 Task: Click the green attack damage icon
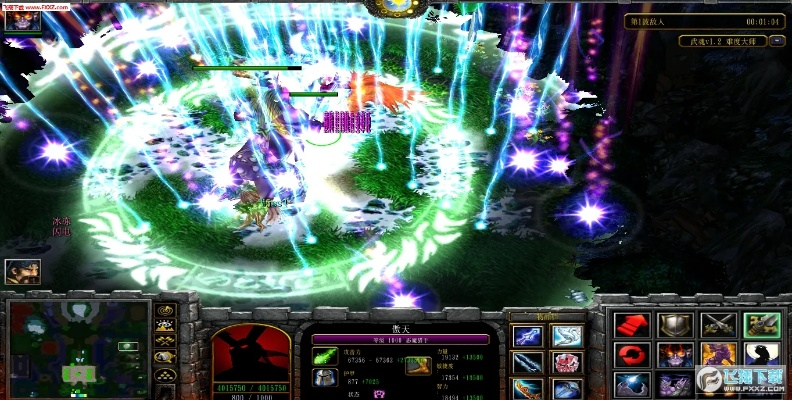click(326, 356)
